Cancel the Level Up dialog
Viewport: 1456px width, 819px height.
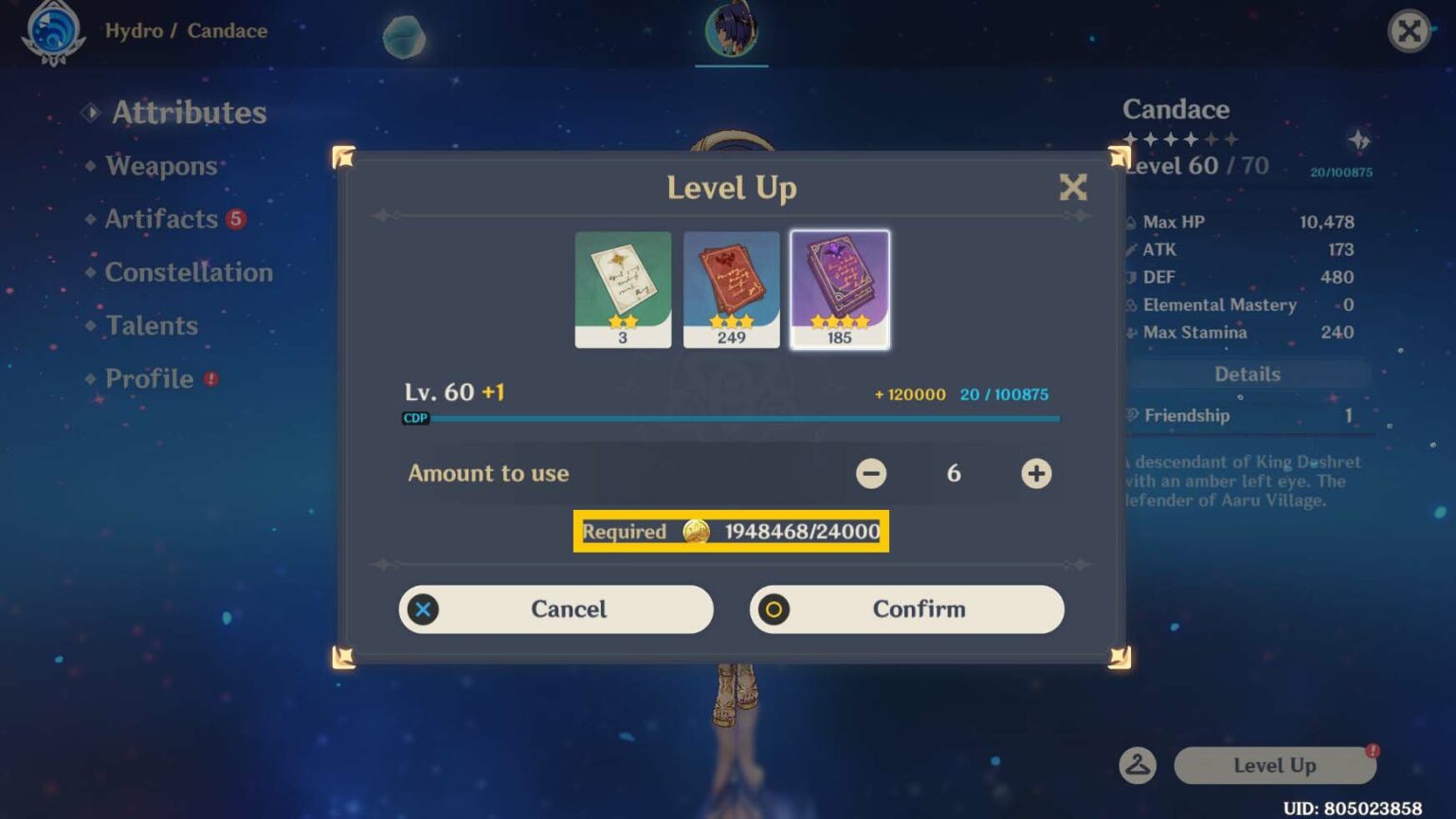[555, 610]
